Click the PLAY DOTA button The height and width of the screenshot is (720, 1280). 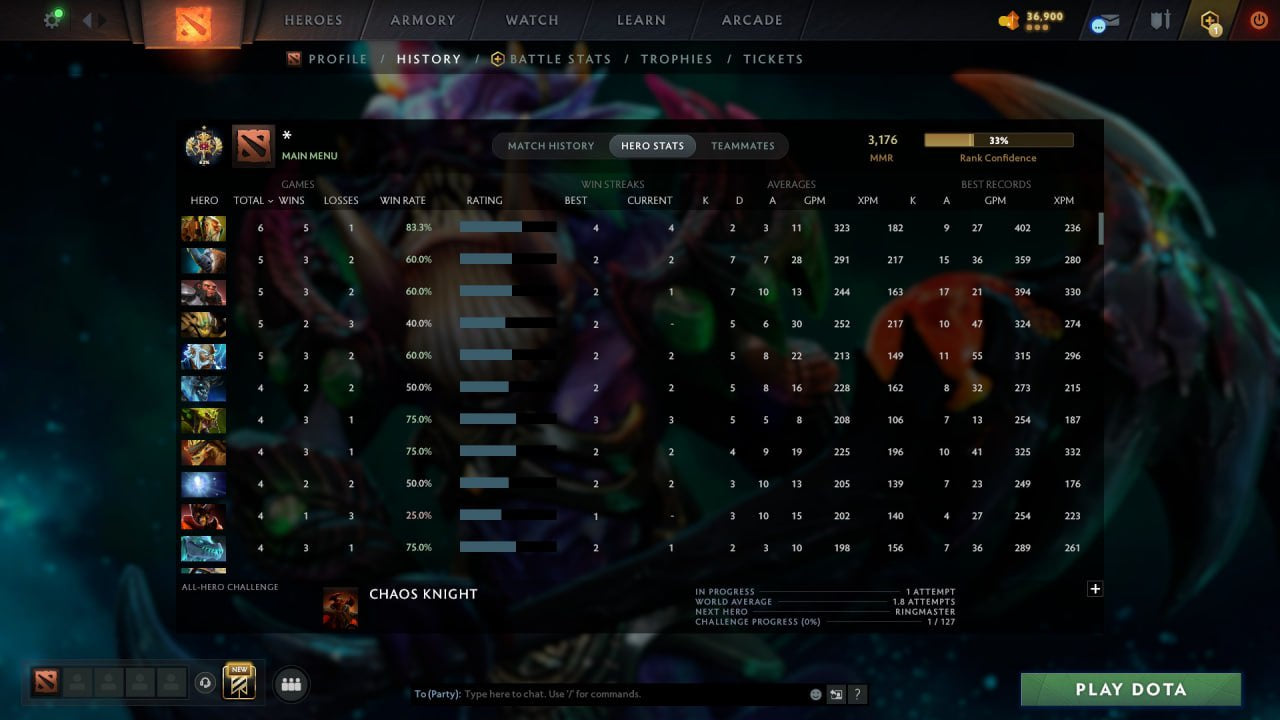1130,689
